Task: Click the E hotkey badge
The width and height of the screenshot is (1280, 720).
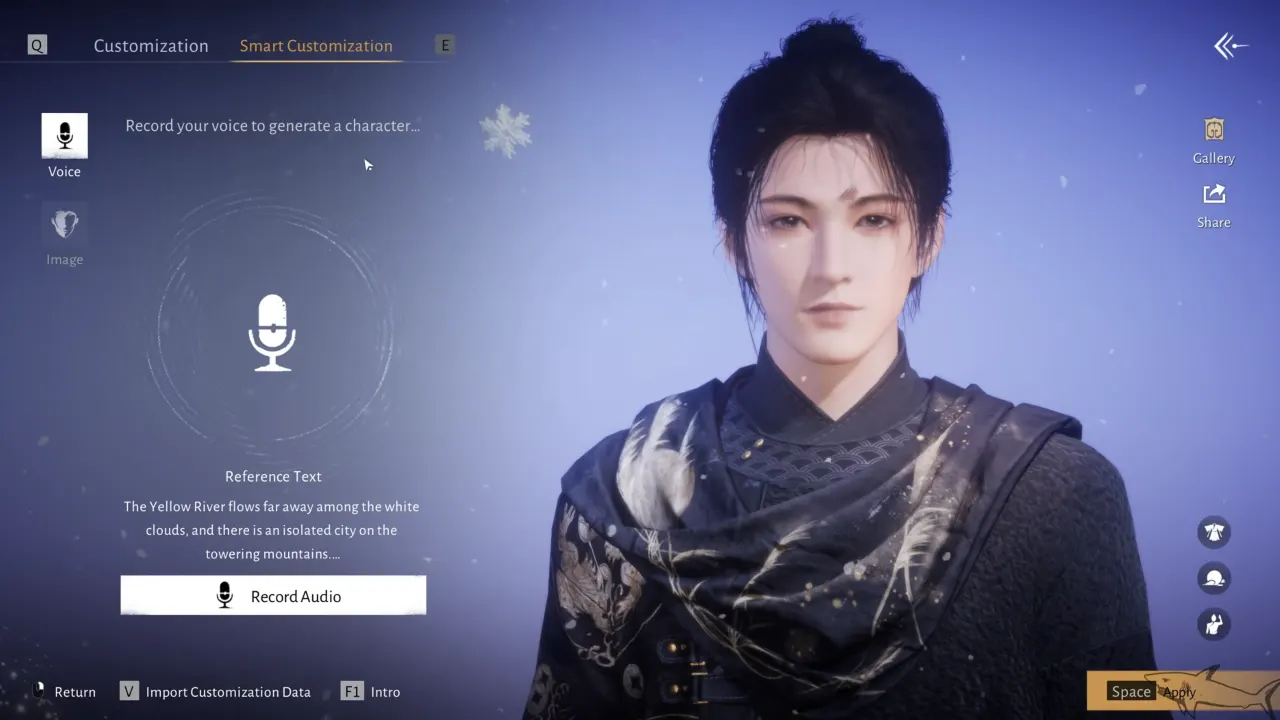Action: [x=444, y=44]
